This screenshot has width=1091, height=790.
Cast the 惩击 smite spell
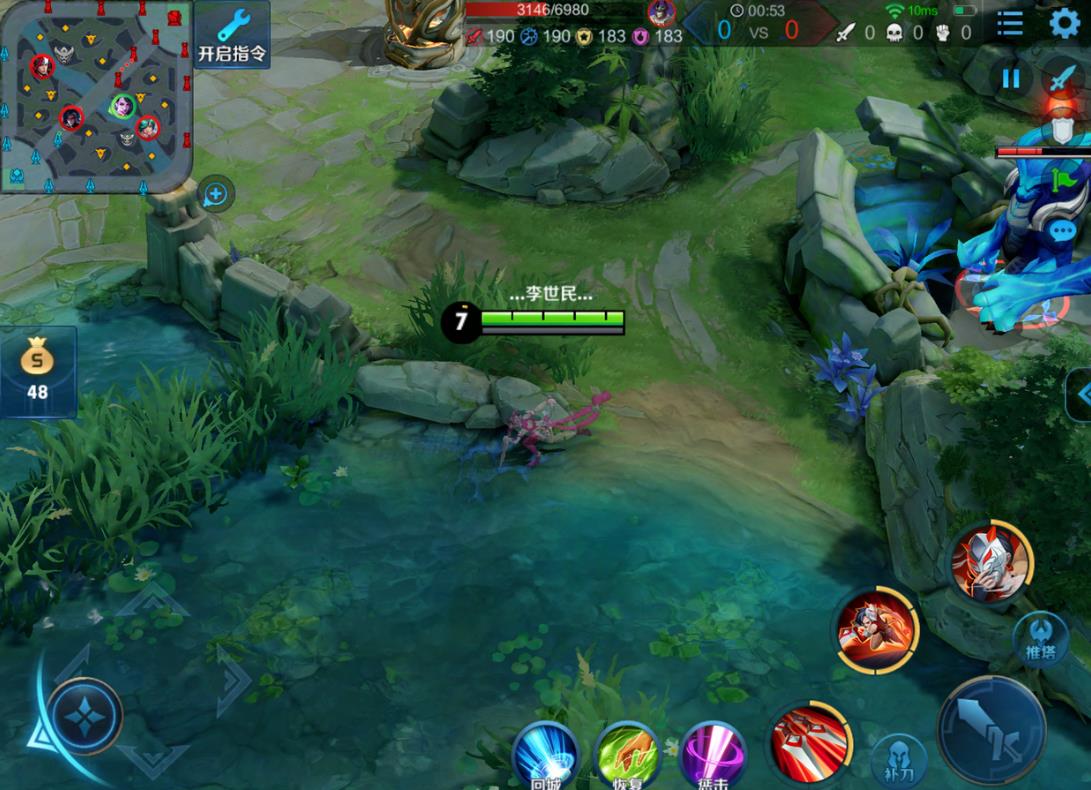point(712,757)
